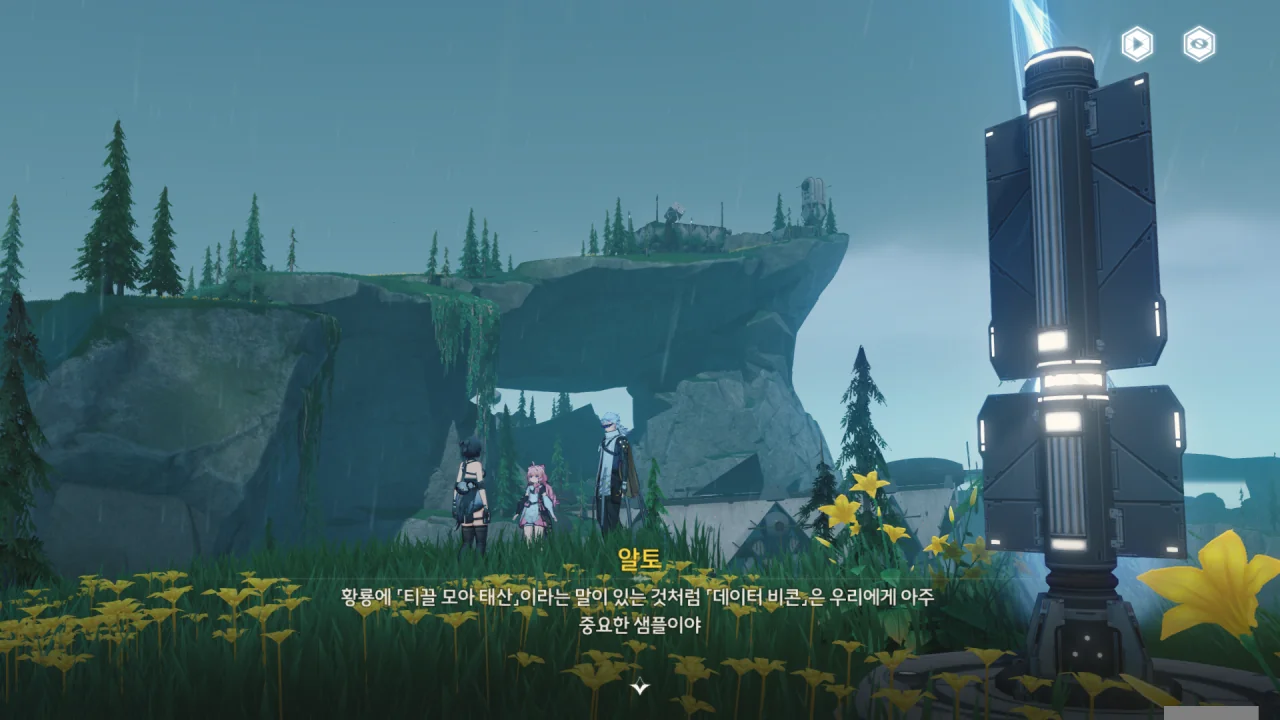Advance dialogue with the diamond continue arrow
Viewport: 1280px width, 720px height.
point(640,686)
